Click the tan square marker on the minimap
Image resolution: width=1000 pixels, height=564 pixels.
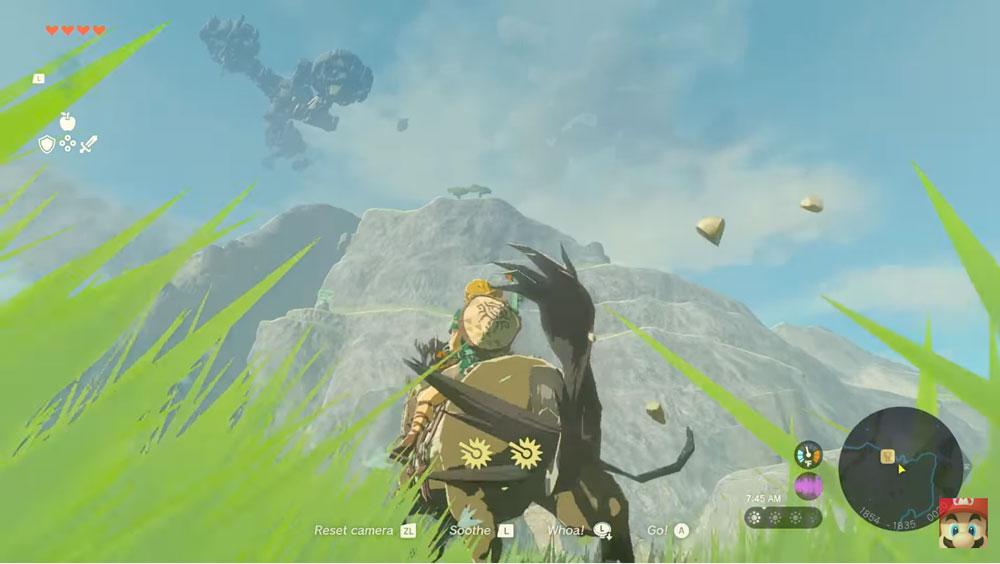886,456
